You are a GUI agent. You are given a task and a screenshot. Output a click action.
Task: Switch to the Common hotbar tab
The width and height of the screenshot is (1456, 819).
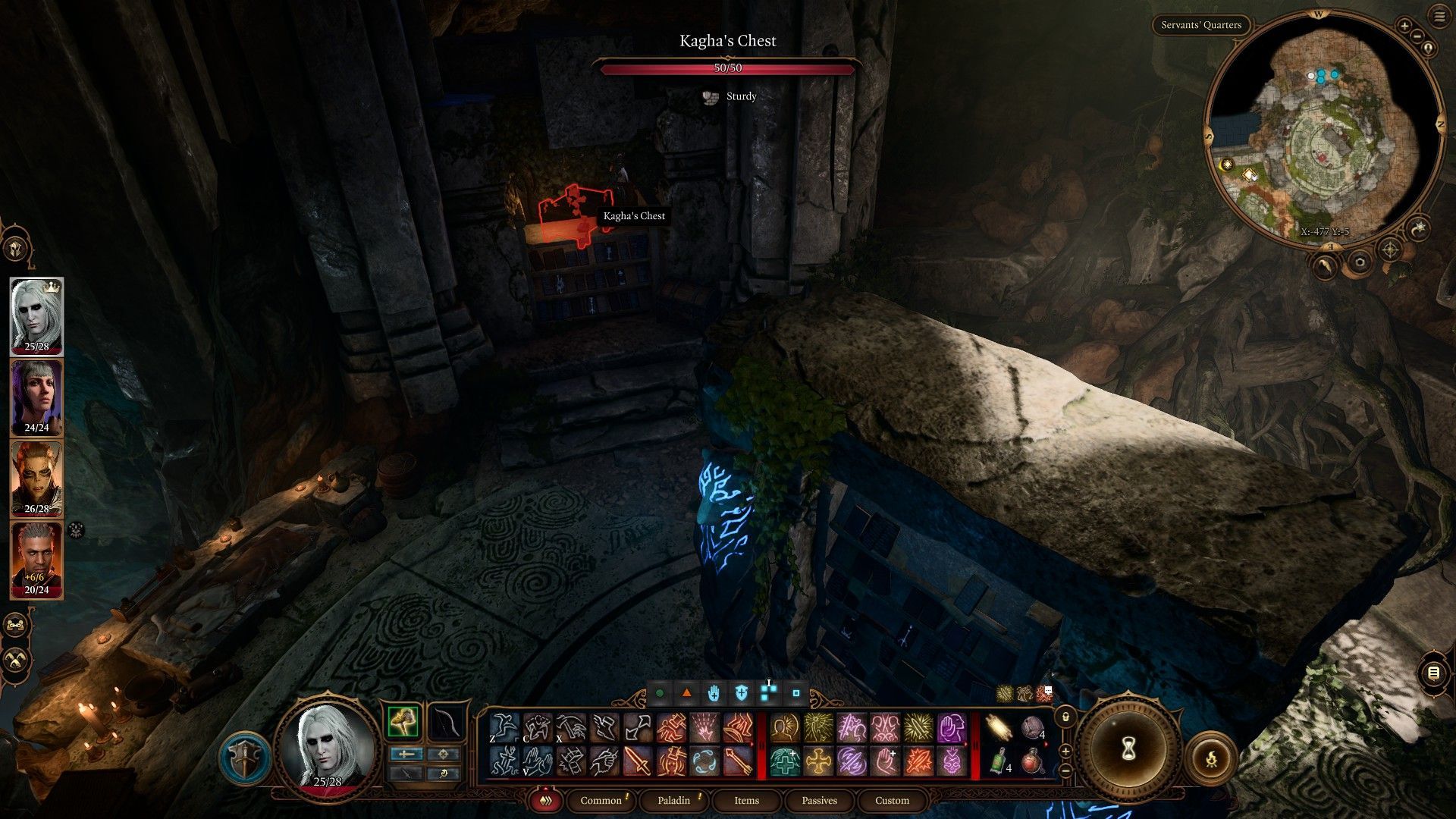click(601, 800)
